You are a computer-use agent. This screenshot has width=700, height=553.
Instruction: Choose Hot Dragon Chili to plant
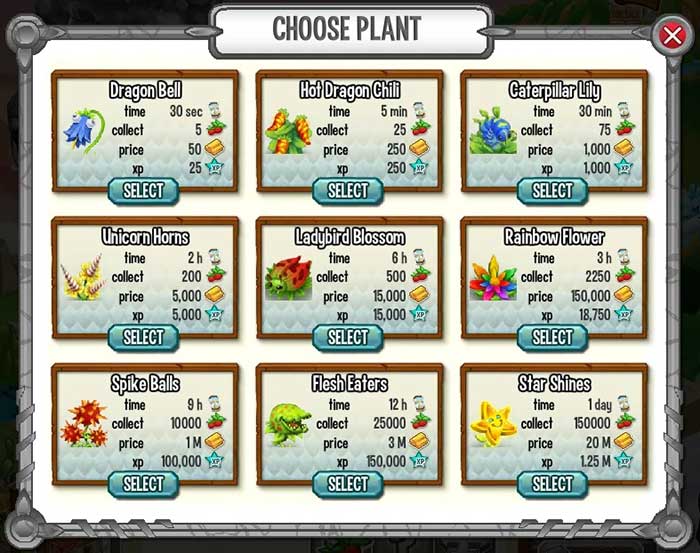[348, 190]
